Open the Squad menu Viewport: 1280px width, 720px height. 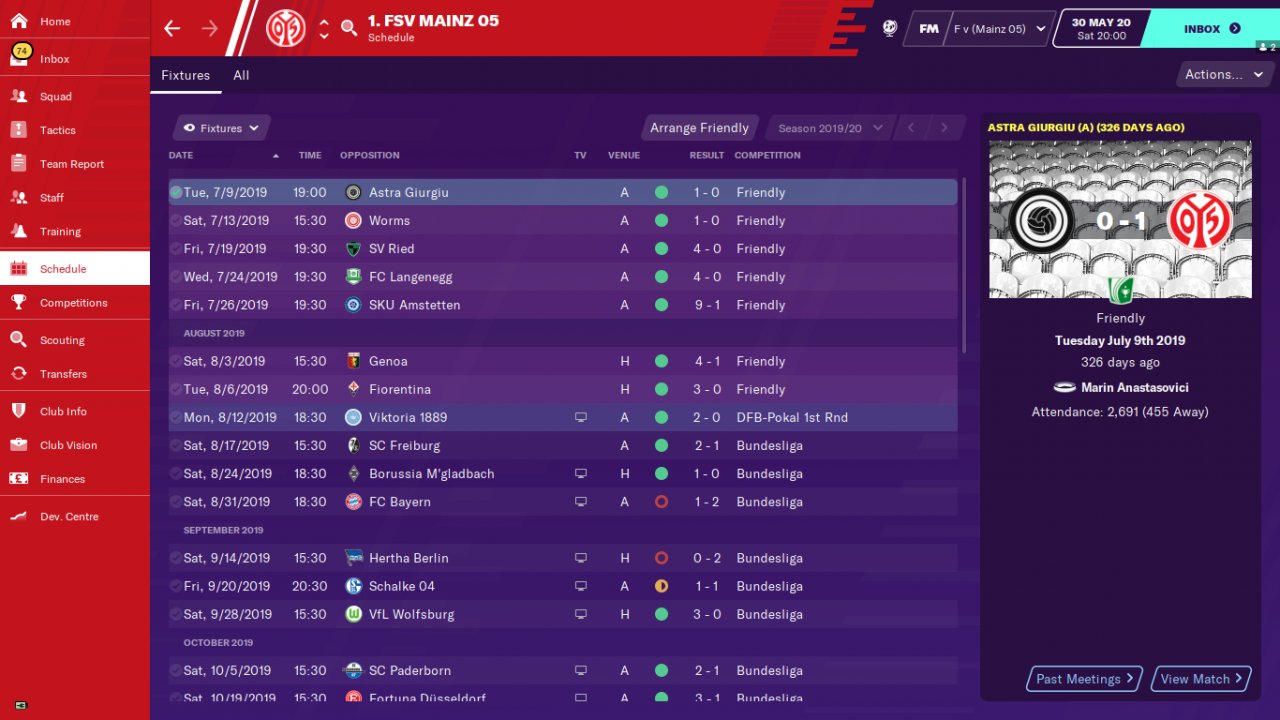56,97
